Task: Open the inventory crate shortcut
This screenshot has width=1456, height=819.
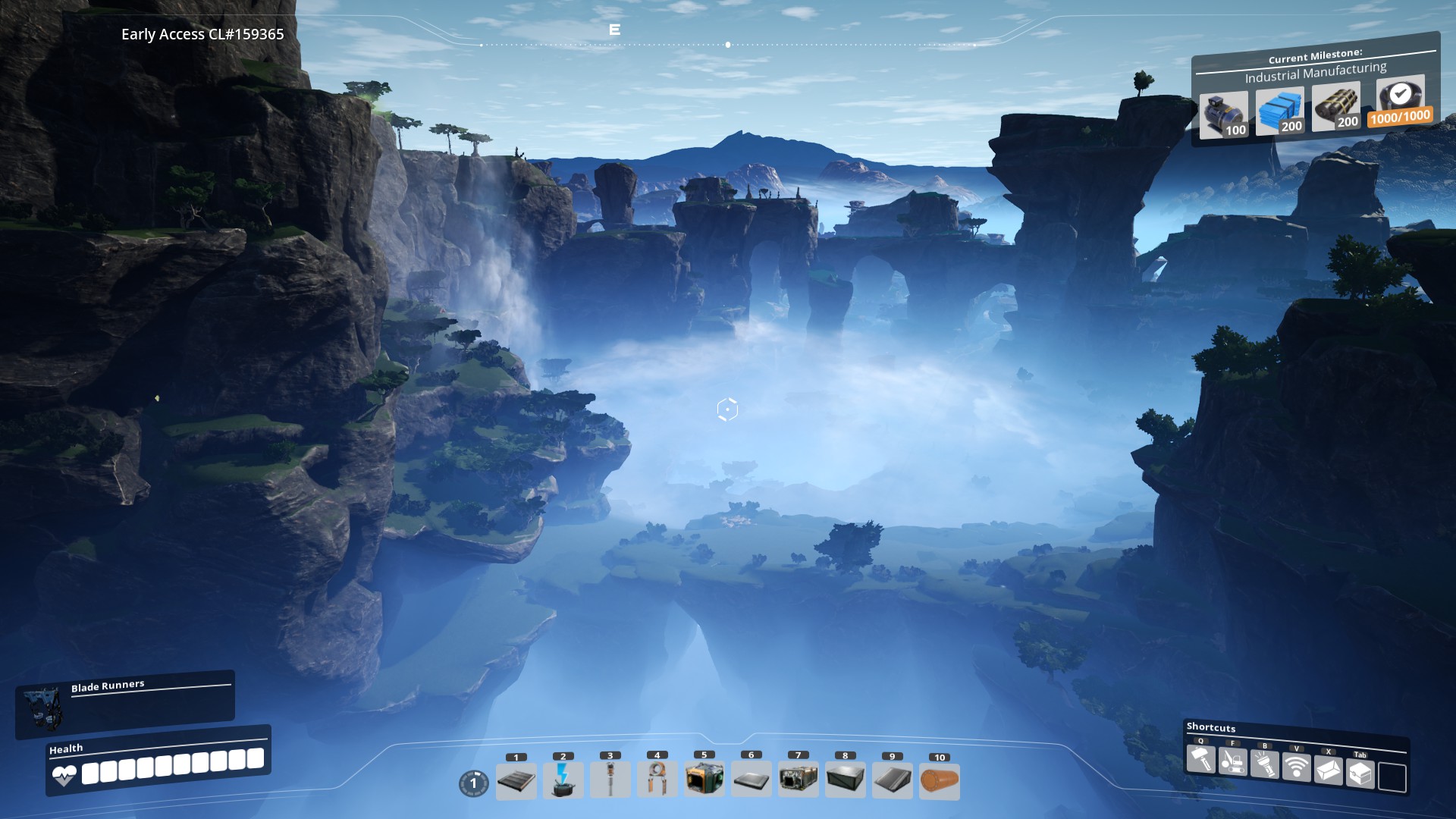Action: click(1360, 773)
